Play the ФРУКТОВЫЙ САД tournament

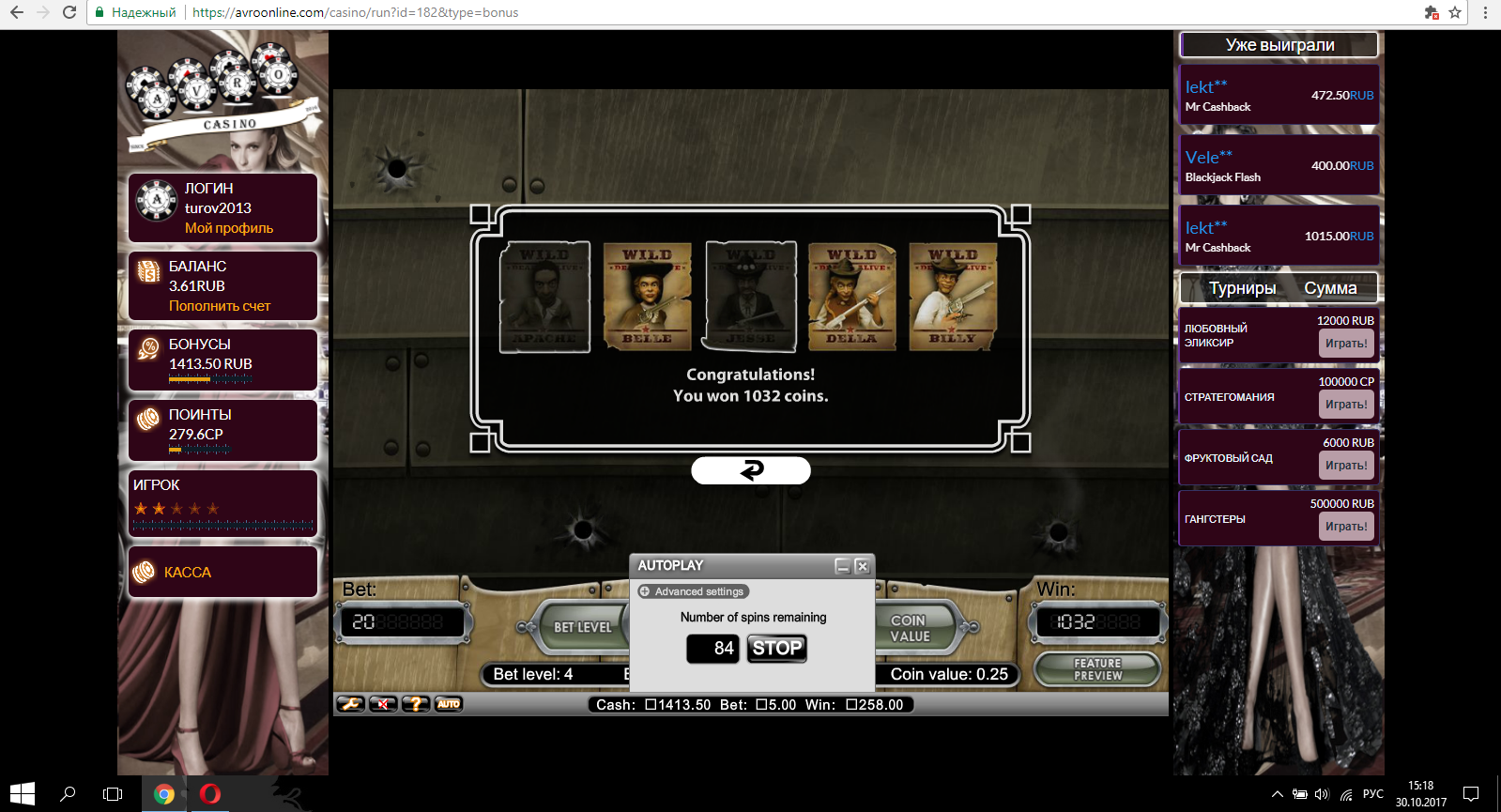1346,466
